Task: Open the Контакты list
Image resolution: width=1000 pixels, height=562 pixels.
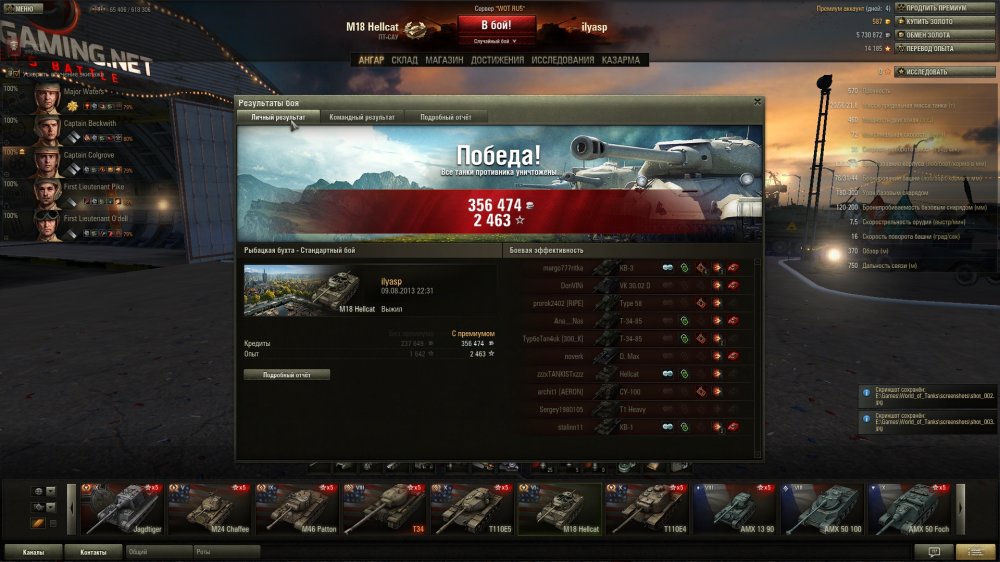Action: (x=94, y=551)
